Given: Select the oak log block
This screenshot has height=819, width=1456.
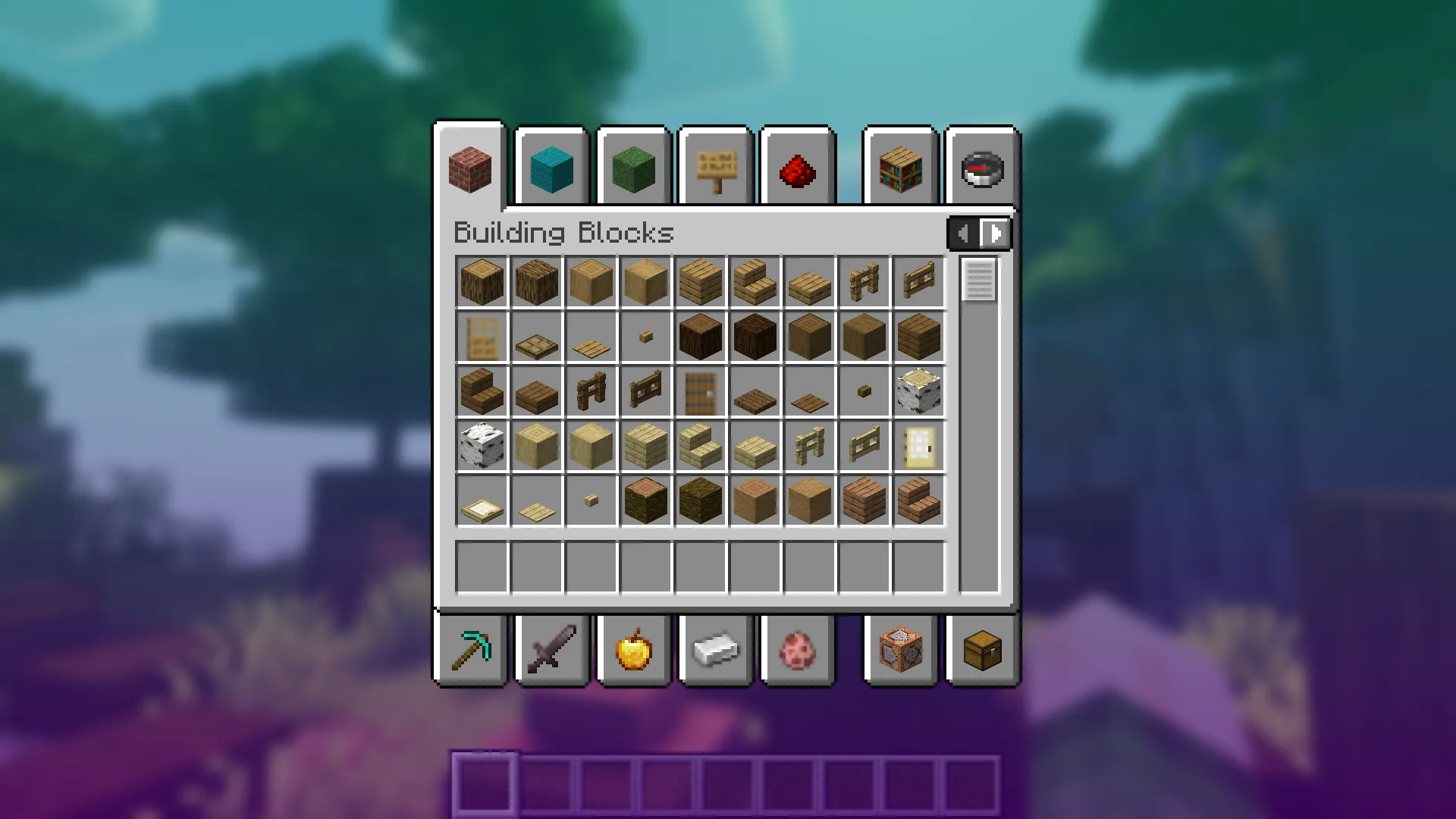Looking at the screenshot, I should 482,281.
